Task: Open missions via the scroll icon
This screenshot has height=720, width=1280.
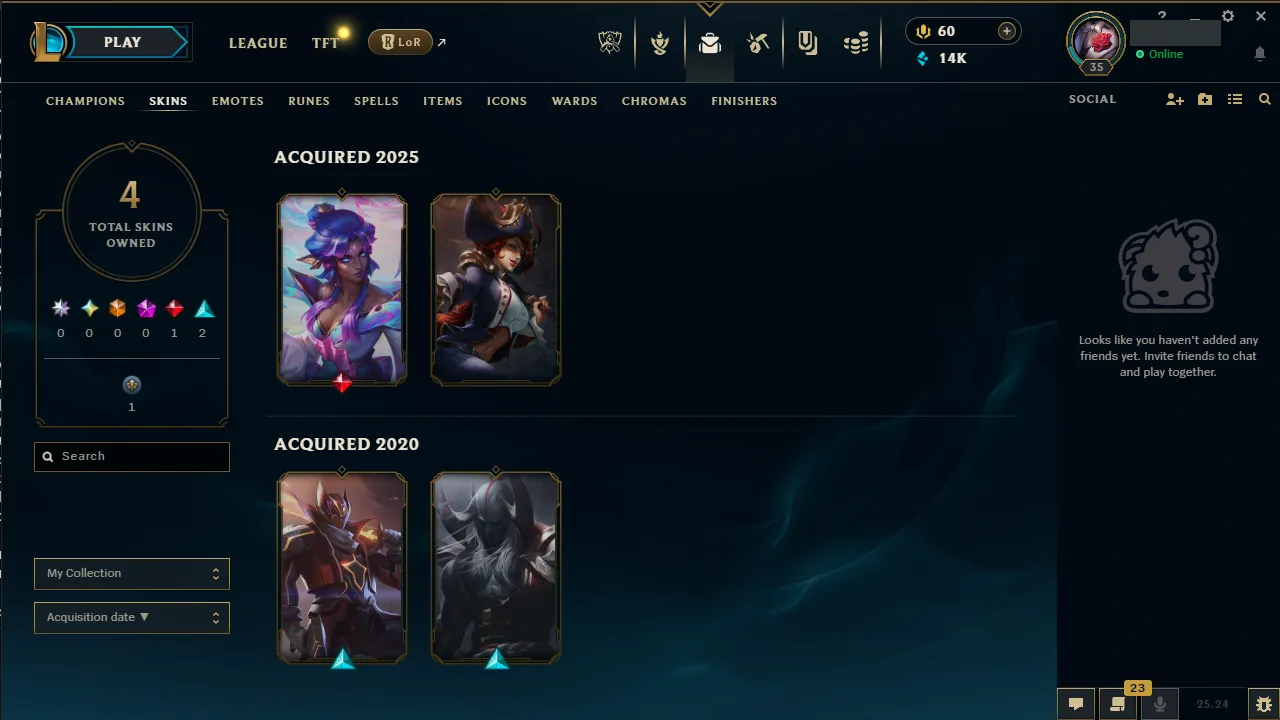Action: [1117, 703]
